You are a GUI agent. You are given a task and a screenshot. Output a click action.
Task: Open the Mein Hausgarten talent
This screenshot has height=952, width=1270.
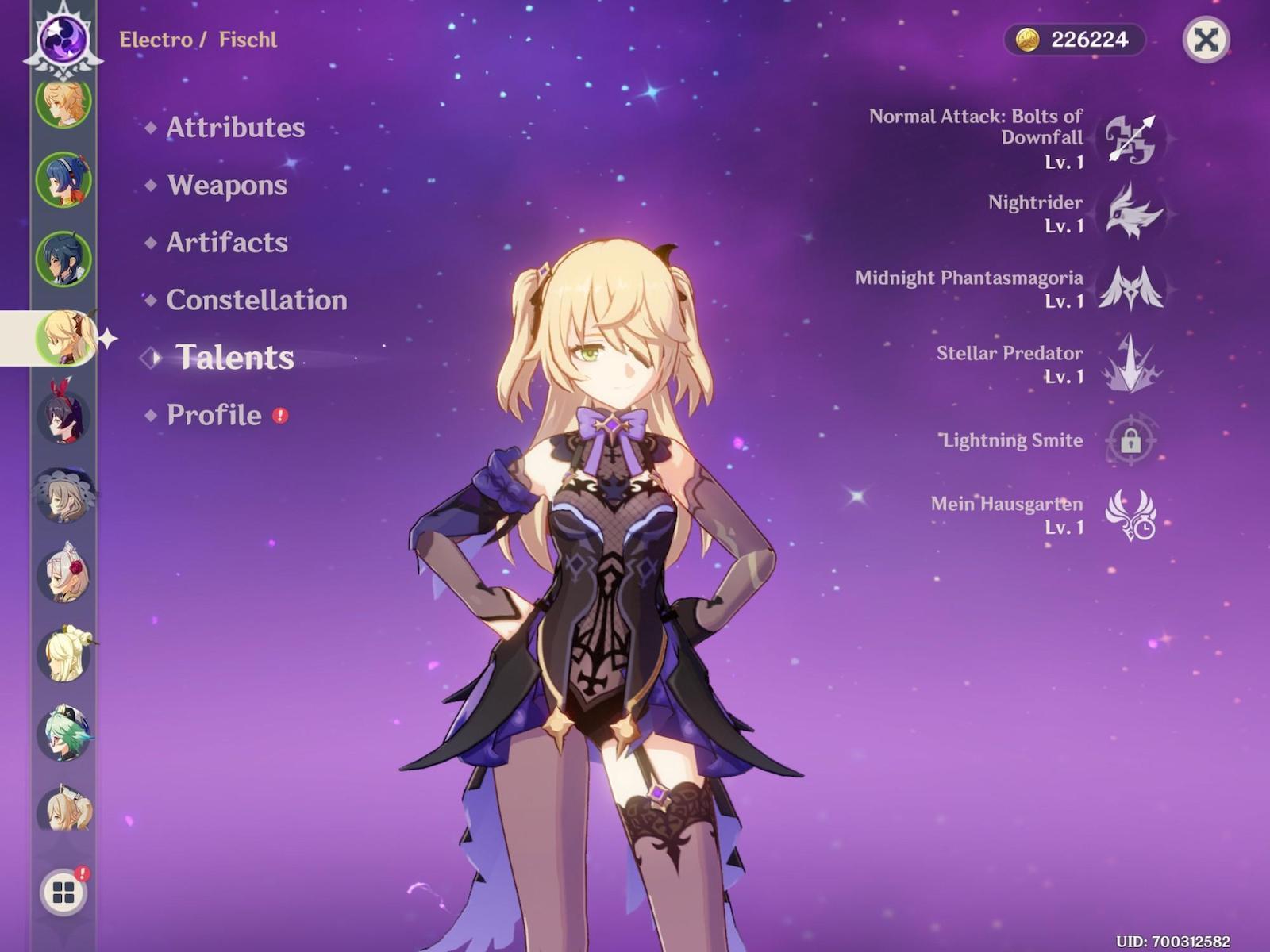point(1131,515)
